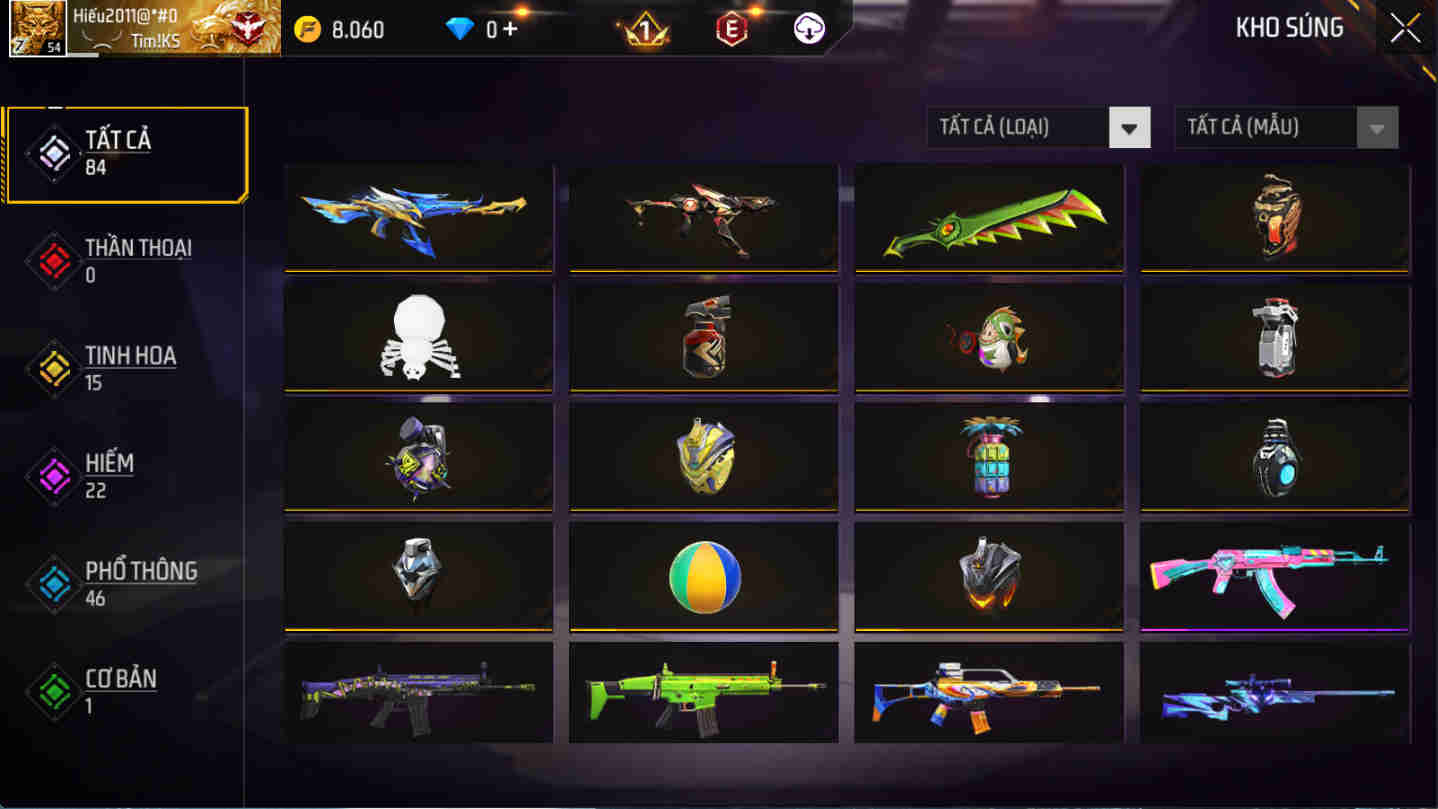Select the pink AK rifle skin
This screenshot has width=1438, height=809.
[1274, 577]
